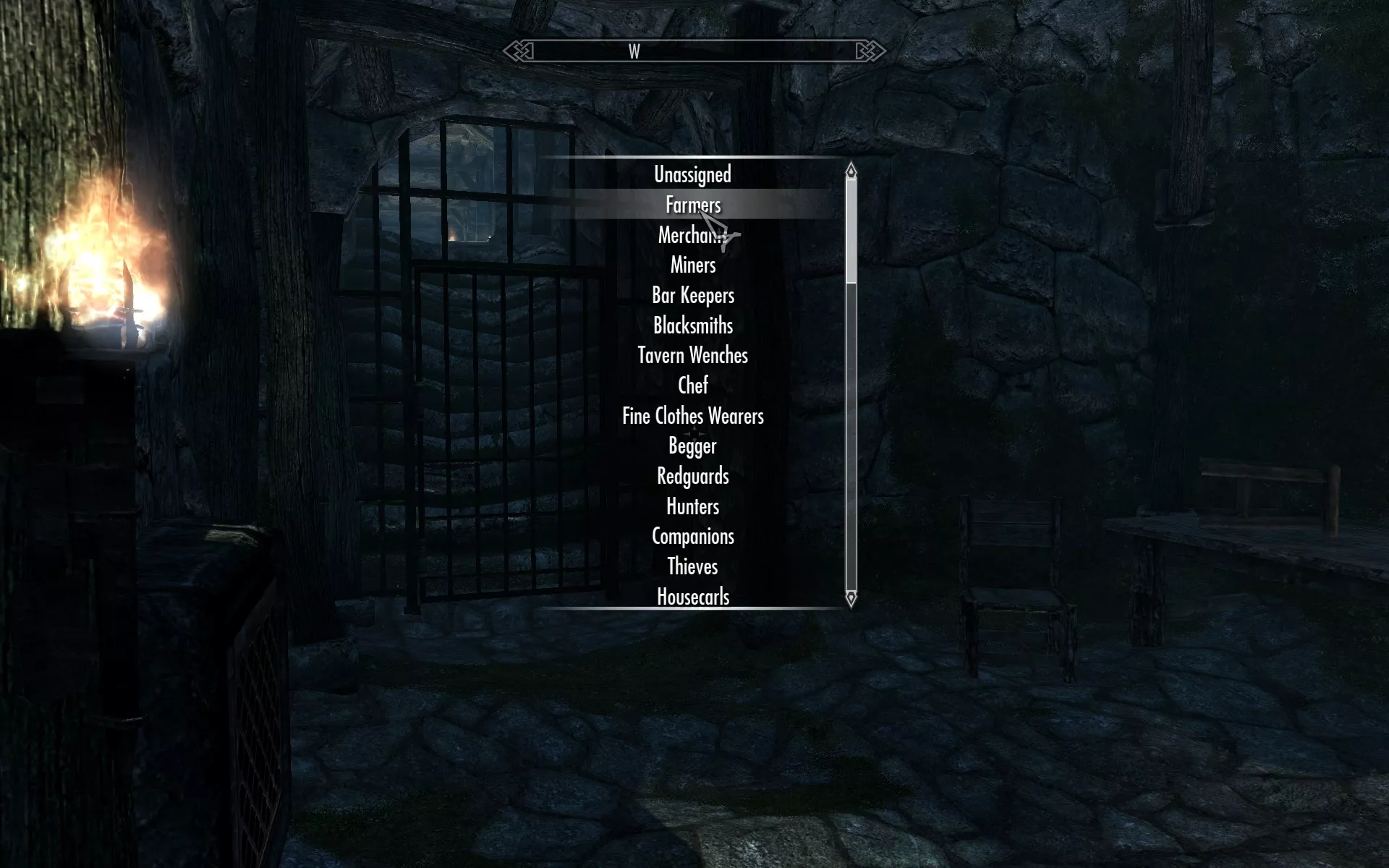Select Fine Clothes Wearers
The height and width of the screenshot is (868, 1389).
[x=692, y=416]
